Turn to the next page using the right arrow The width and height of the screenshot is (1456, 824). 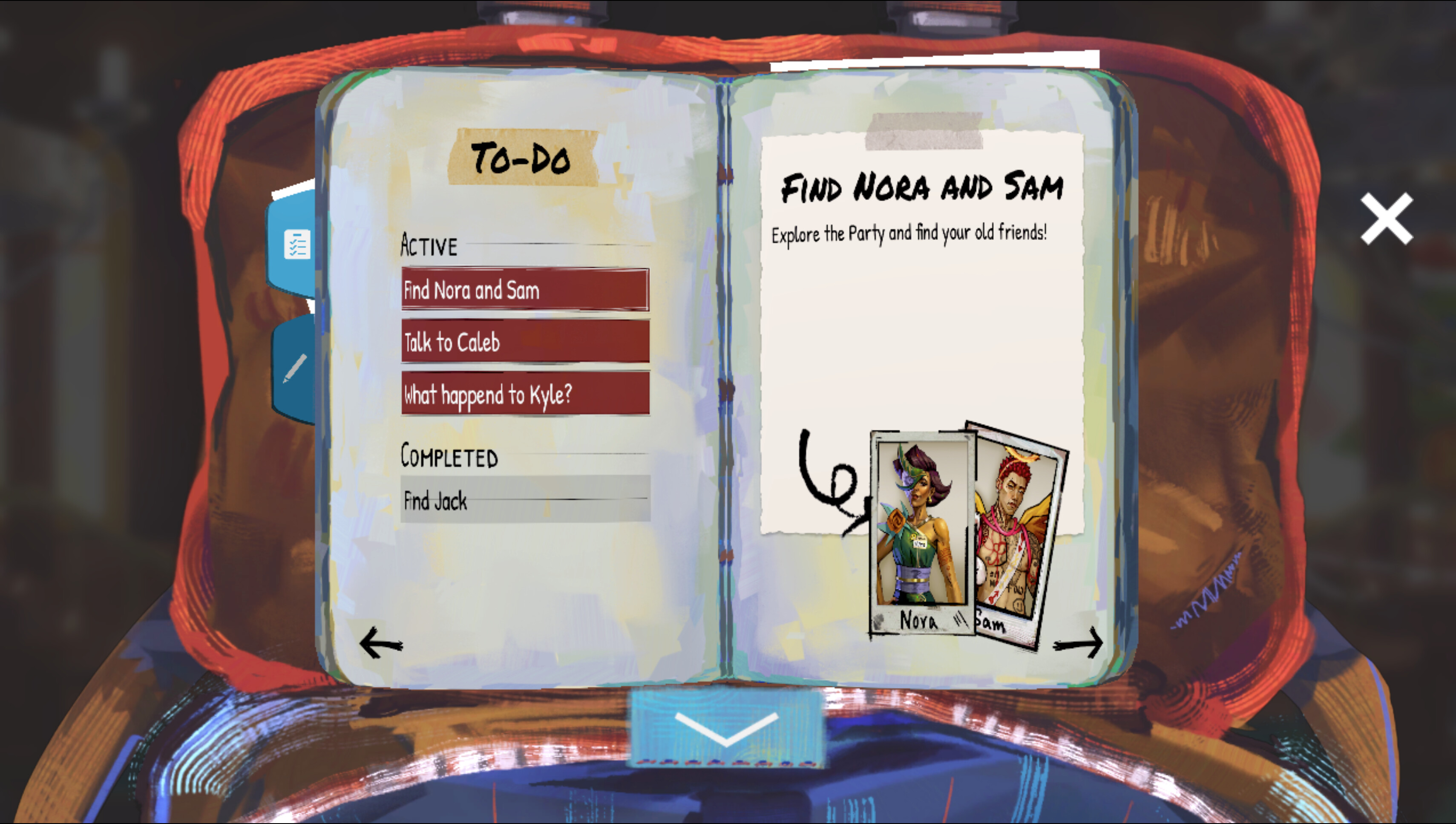tap(1078, 644)
